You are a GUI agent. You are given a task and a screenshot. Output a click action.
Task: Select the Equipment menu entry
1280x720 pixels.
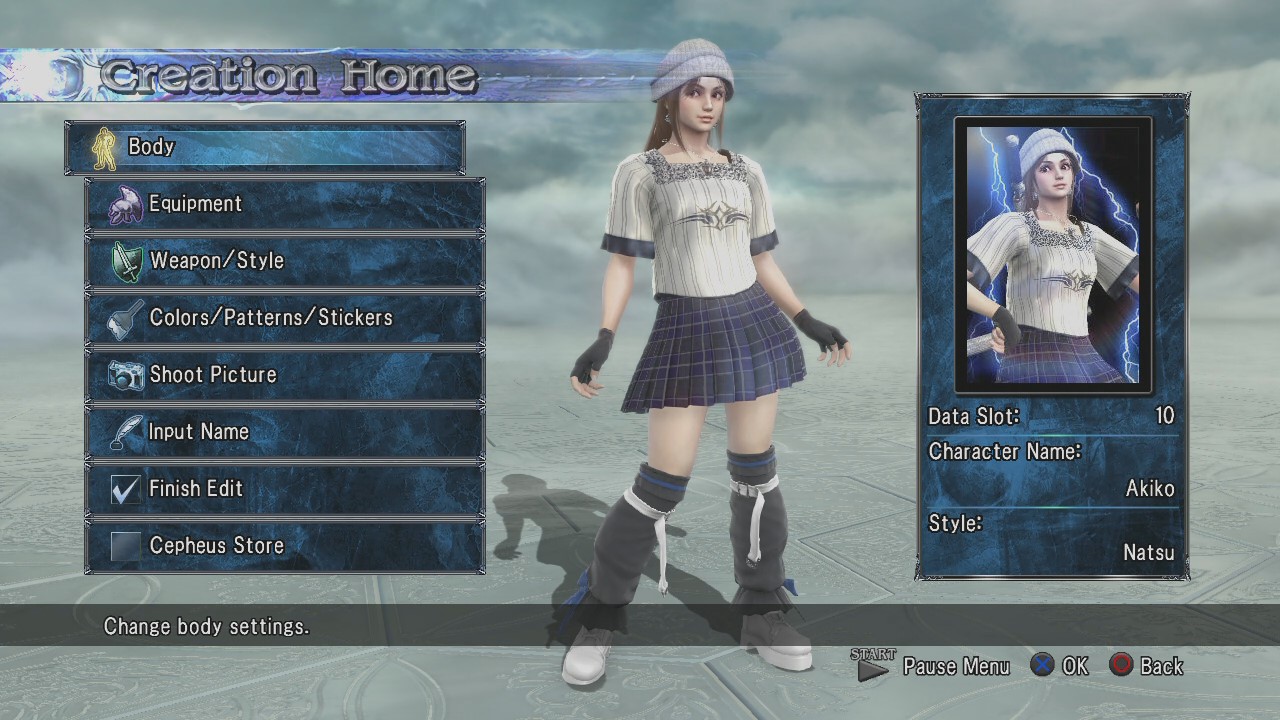point(285,204)
